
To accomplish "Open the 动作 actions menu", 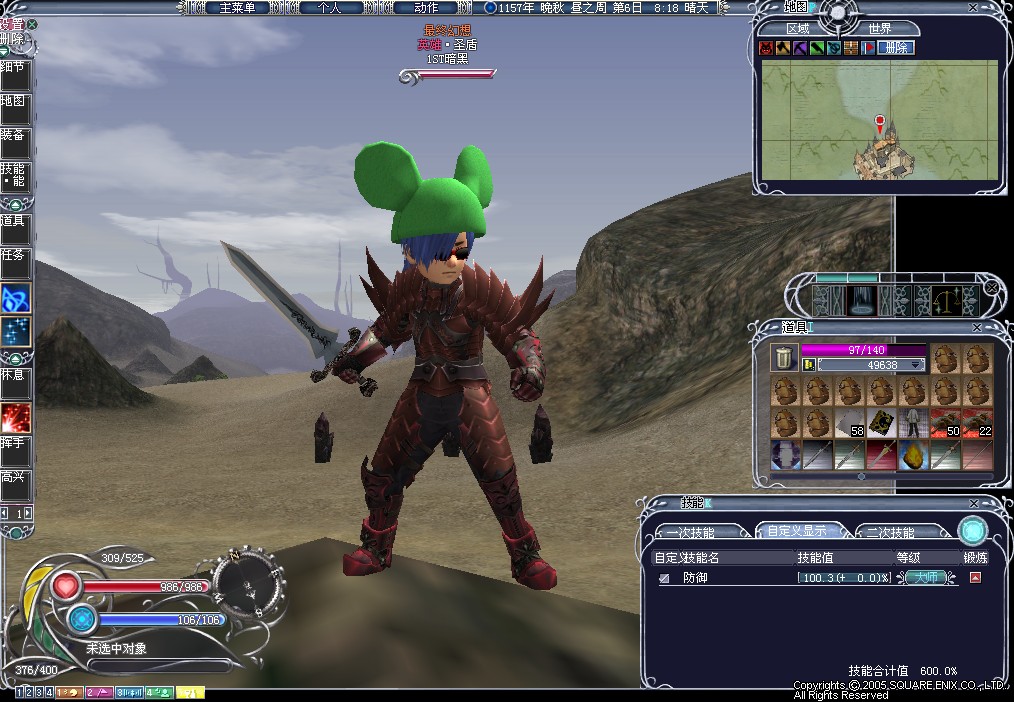I will click(426, 7).
